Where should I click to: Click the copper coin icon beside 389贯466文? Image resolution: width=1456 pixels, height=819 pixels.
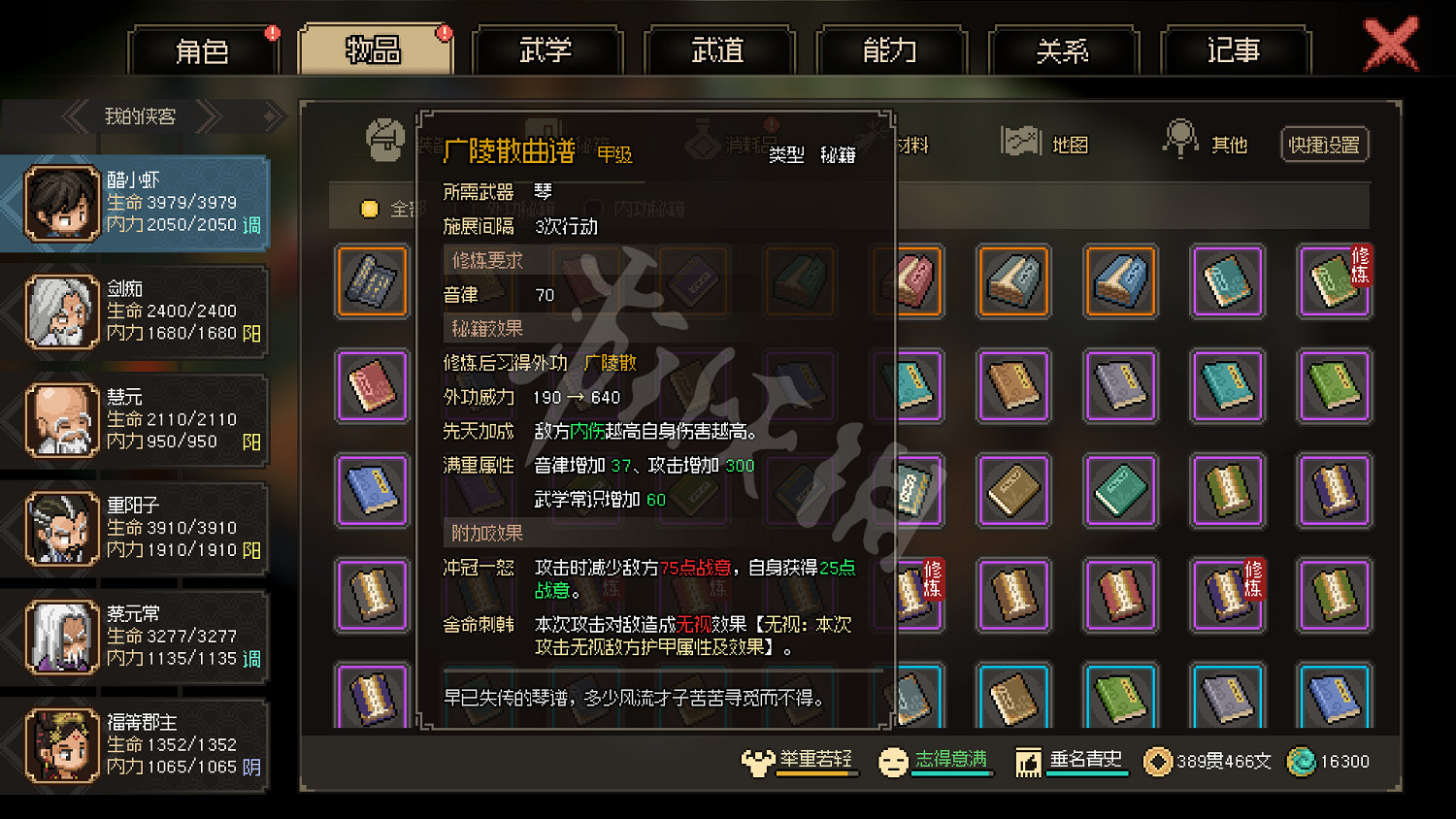(x=1157, y=762)
